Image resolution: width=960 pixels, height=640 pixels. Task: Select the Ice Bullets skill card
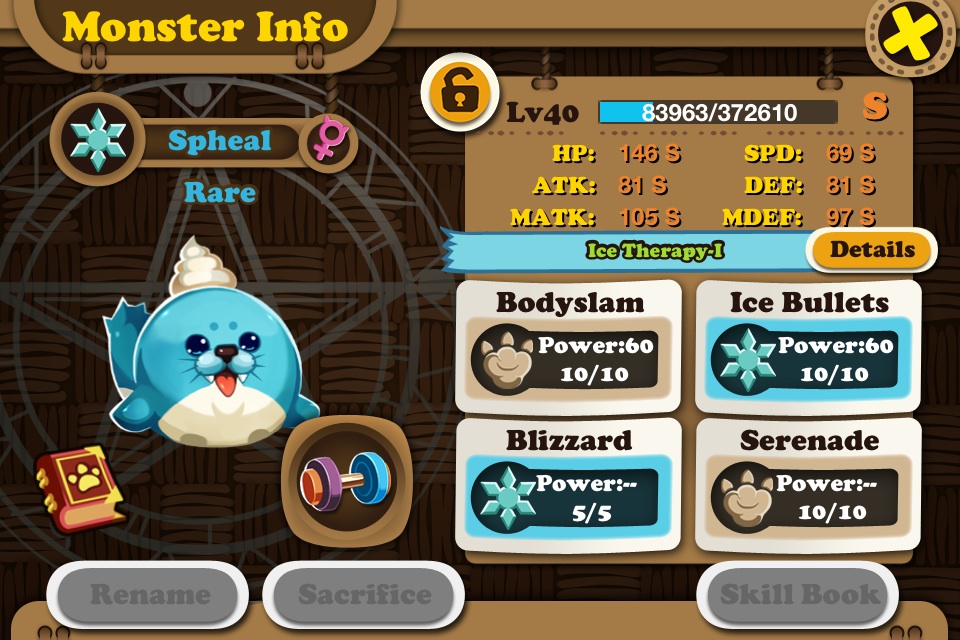[808, 346]
